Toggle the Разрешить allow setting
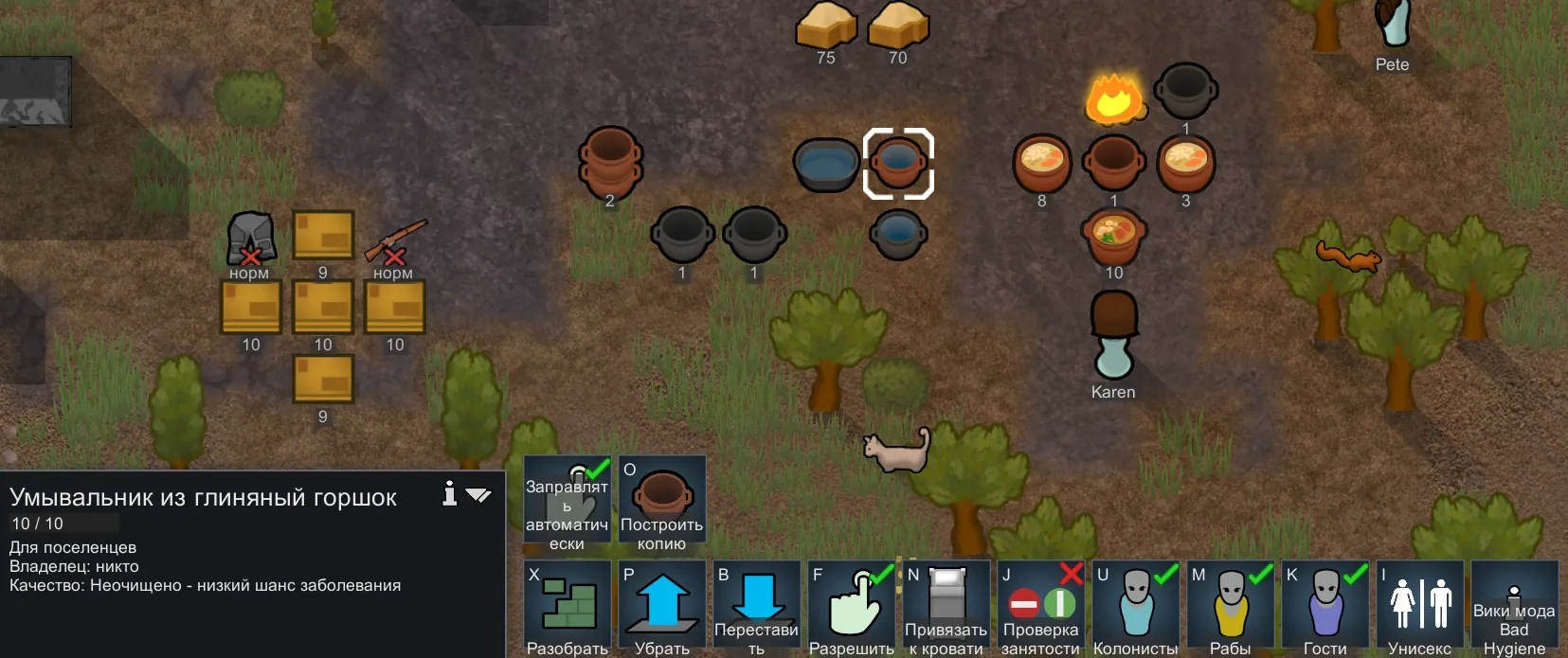 click(x=851, y=607)
